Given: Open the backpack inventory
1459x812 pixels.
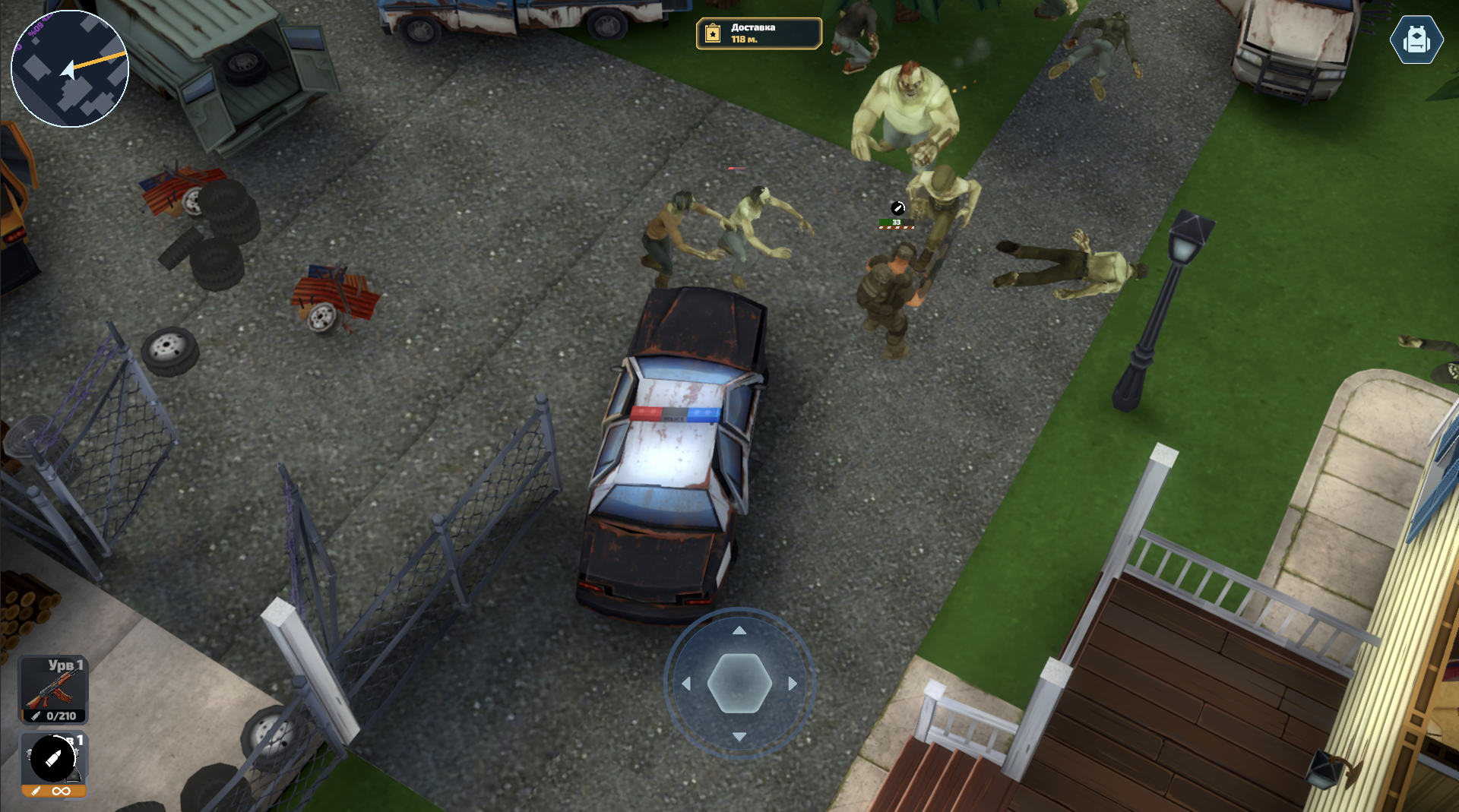Looking at the screenshot, I should (x=1416, y=39).
